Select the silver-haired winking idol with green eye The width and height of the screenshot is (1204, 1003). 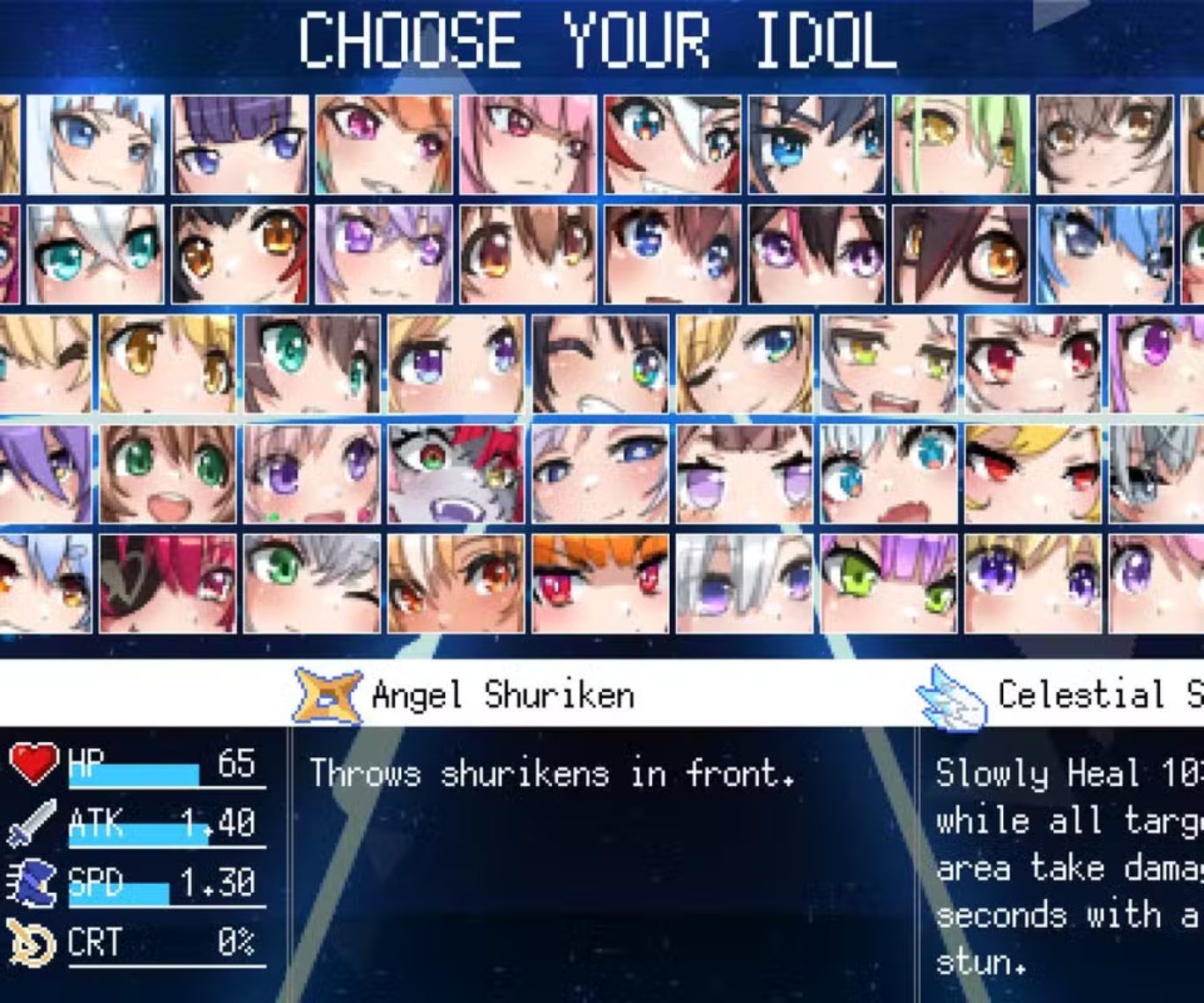click(x=312, y=583)
